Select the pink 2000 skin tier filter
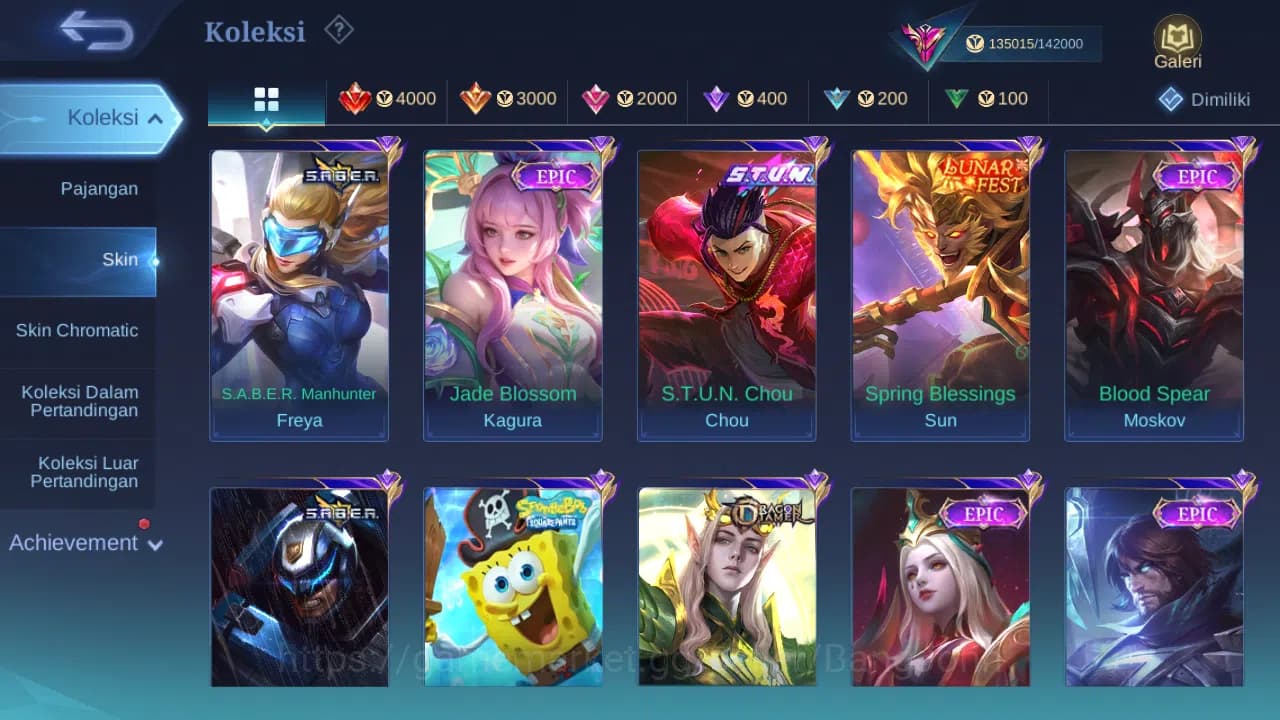 pyautogui.click(x=628, y=99)
